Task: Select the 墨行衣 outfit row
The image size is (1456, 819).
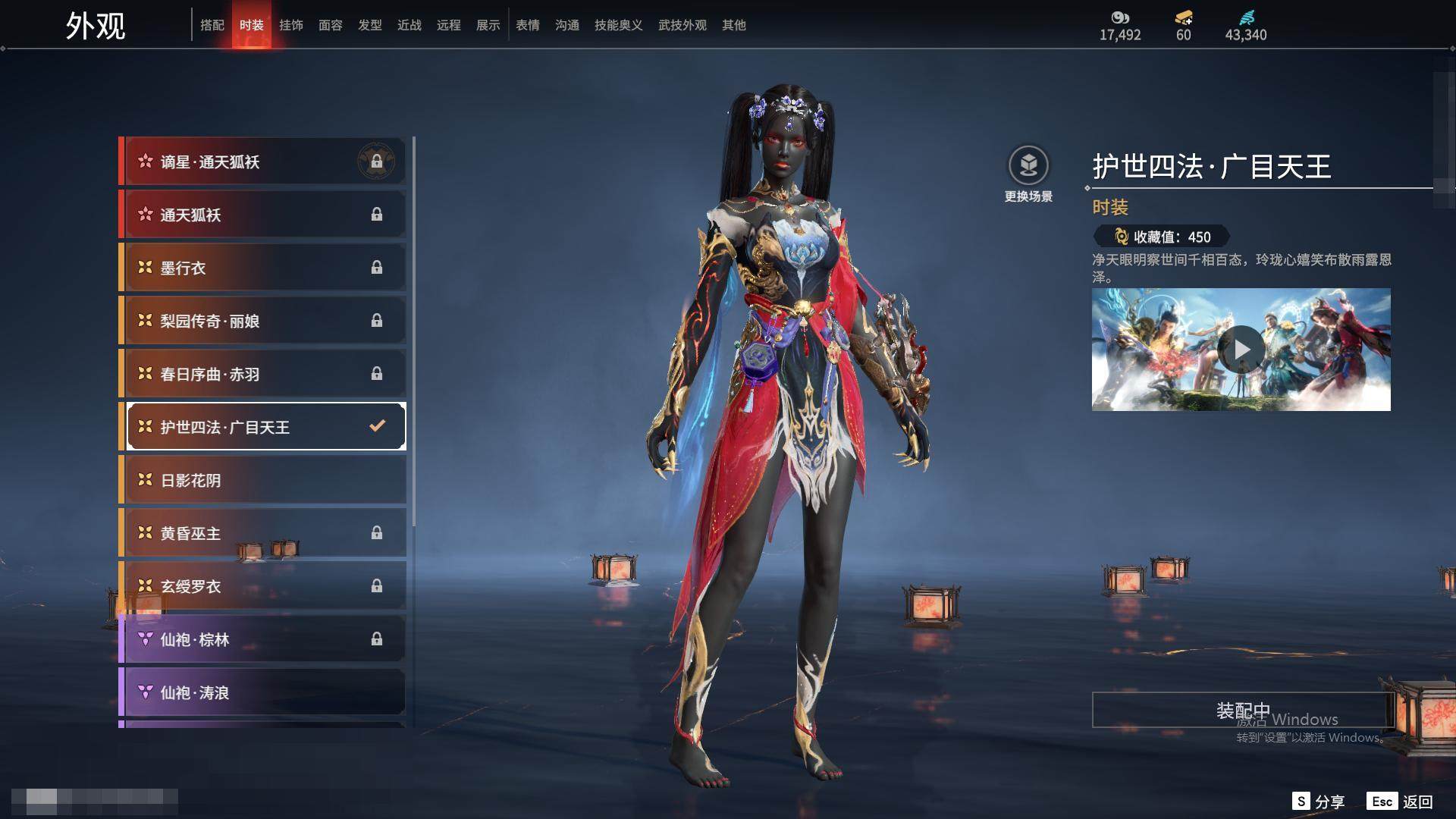Action: click(263, 268)
